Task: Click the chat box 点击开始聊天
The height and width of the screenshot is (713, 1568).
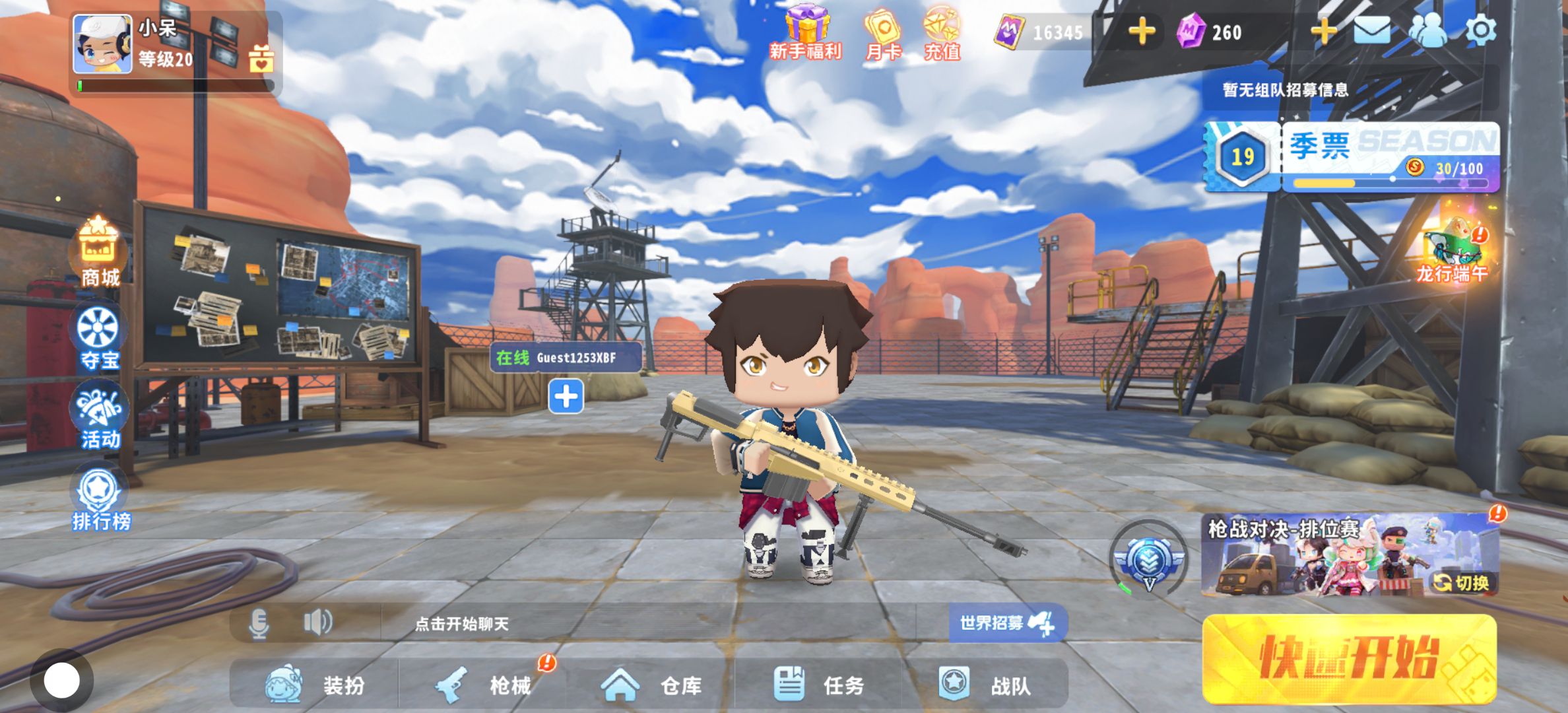Action: [x=462, y=624]
